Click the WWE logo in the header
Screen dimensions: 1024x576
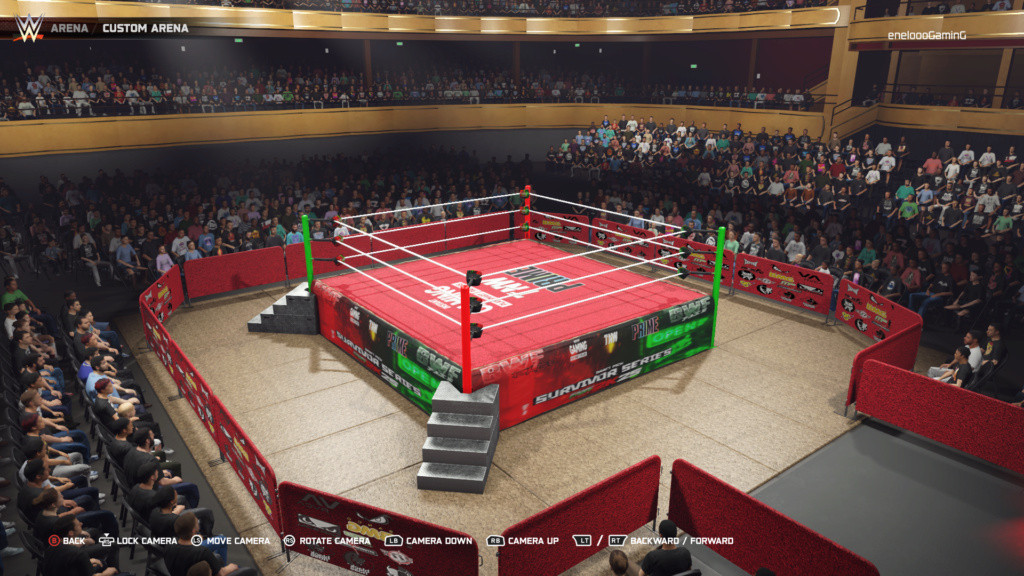[x=28, y=27]
